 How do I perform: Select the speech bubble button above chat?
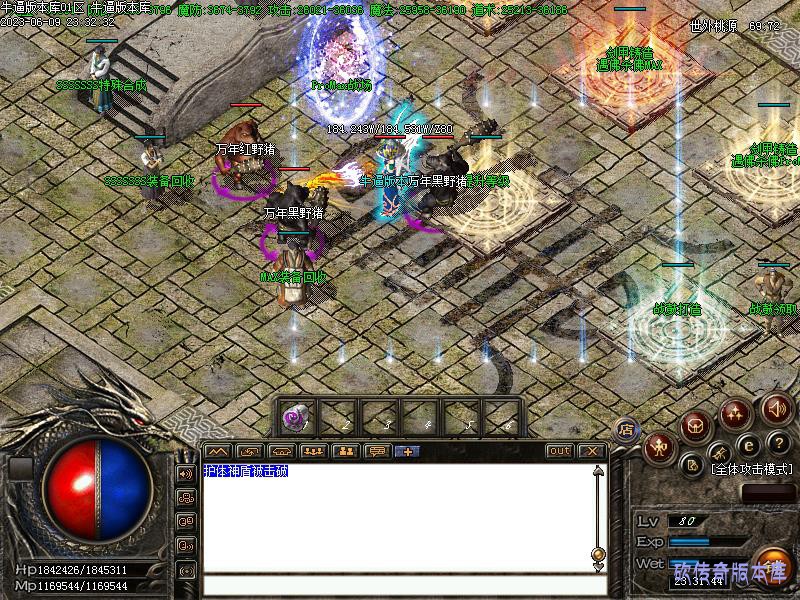[x=377, y=451]
